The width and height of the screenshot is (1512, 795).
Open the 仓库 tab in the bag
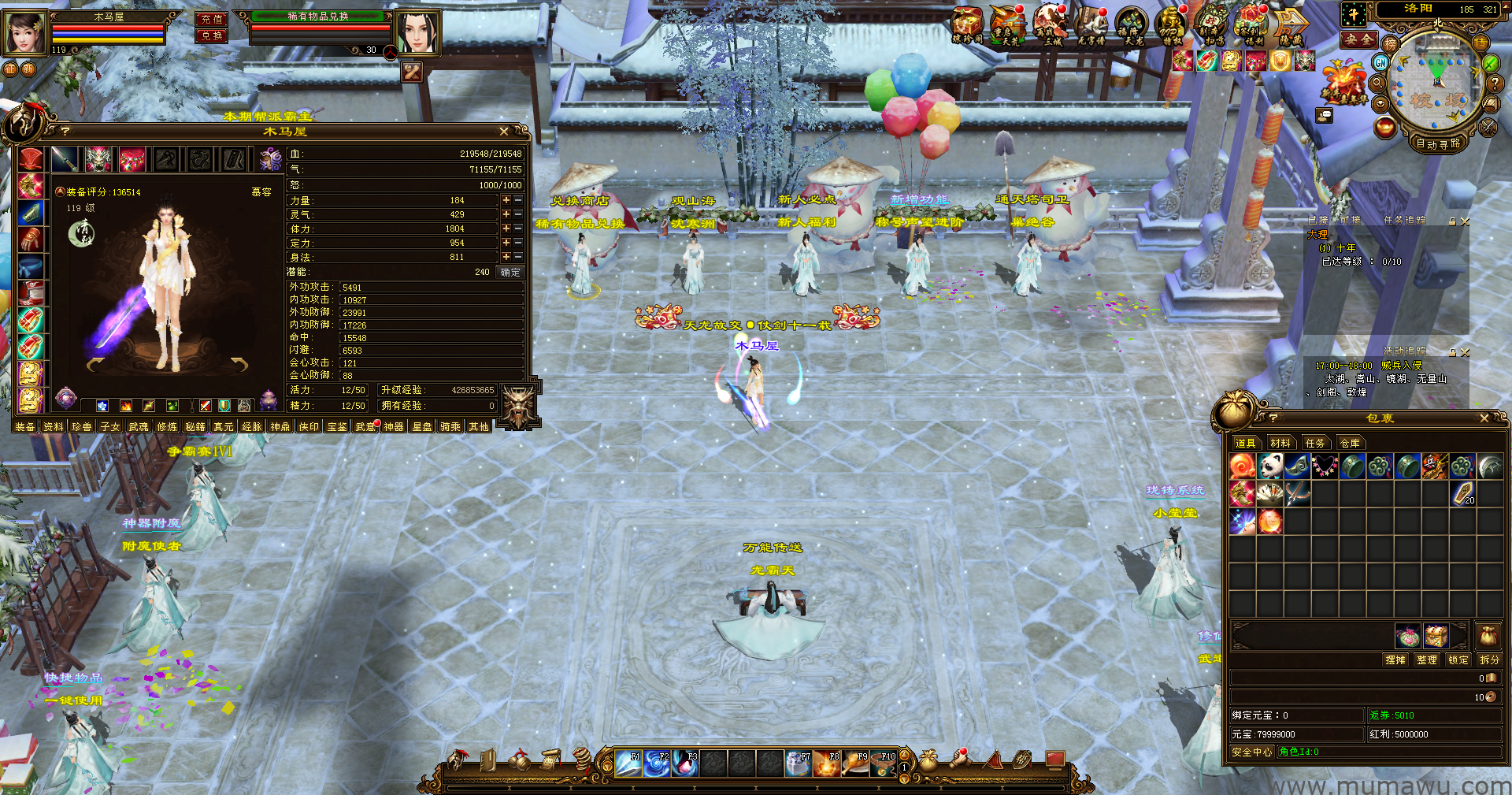(x=1350, y=443)
